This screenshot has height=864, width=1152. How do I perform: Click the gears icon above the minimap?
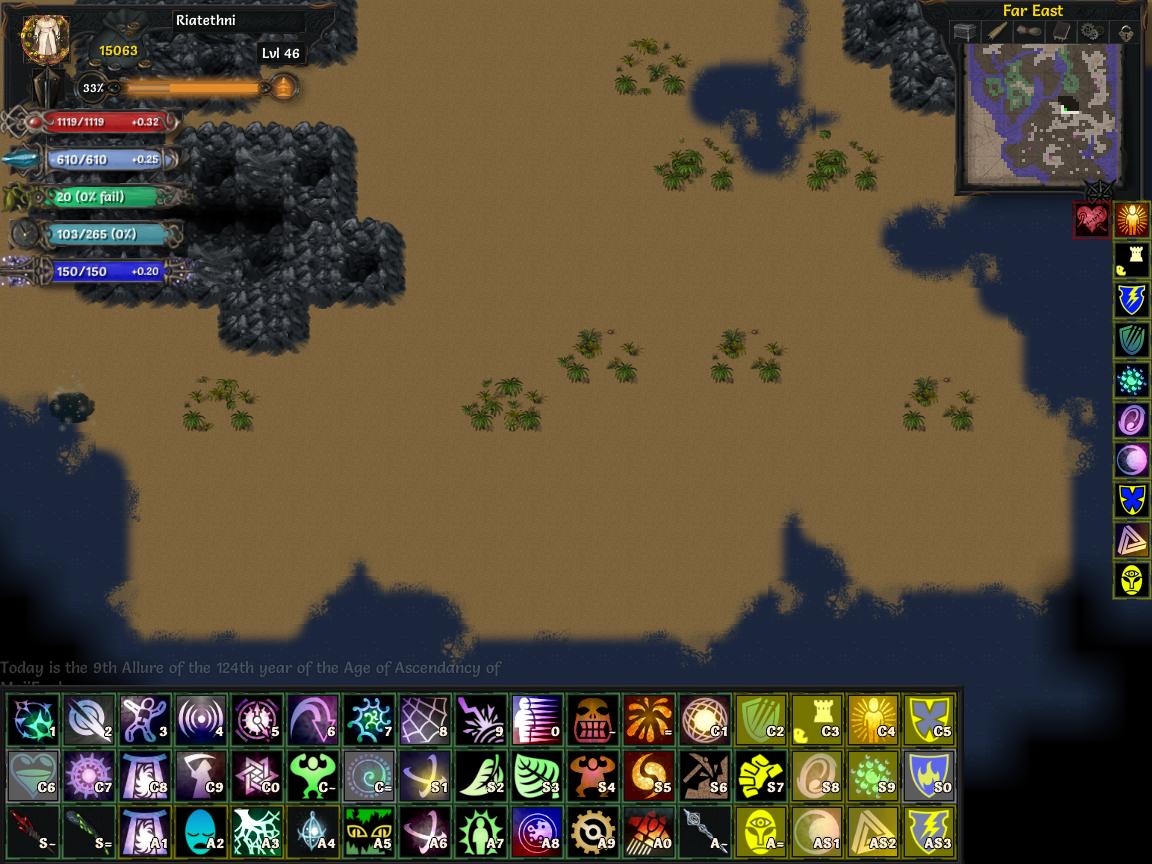(x=1092, y=32)
